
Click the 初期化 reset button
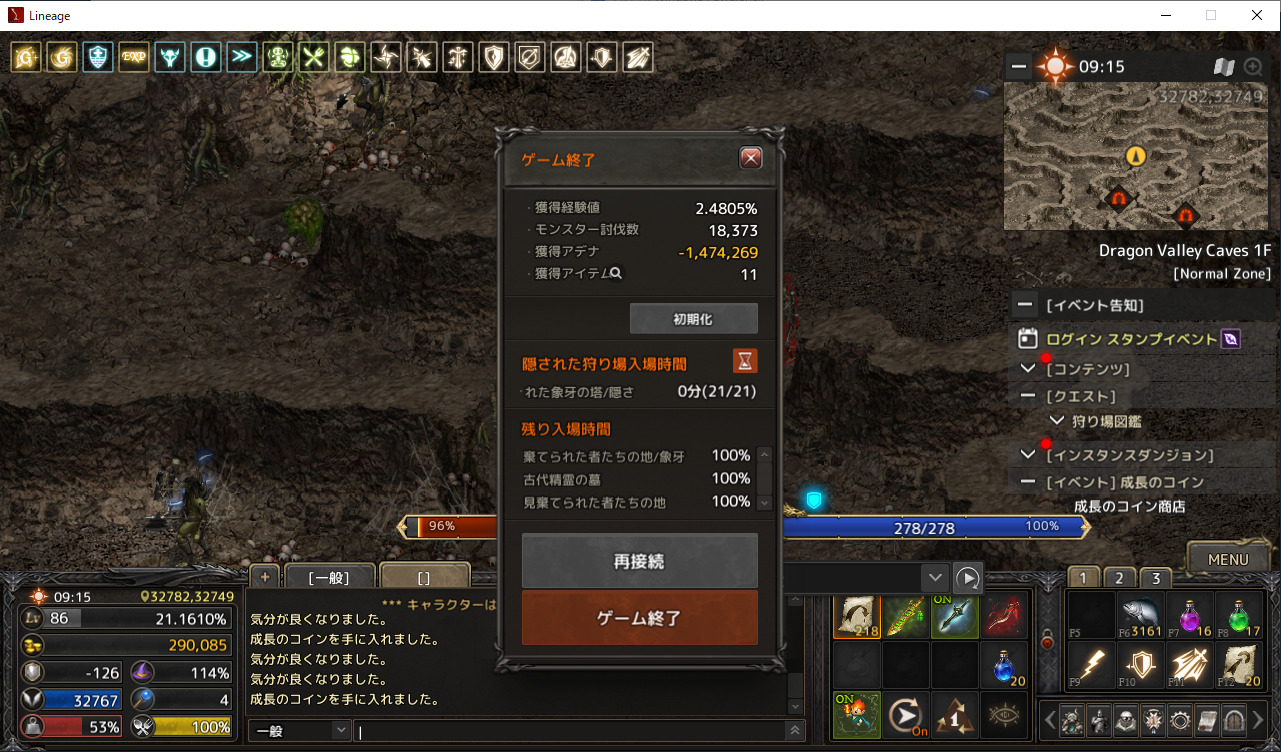tap(693, 319)
